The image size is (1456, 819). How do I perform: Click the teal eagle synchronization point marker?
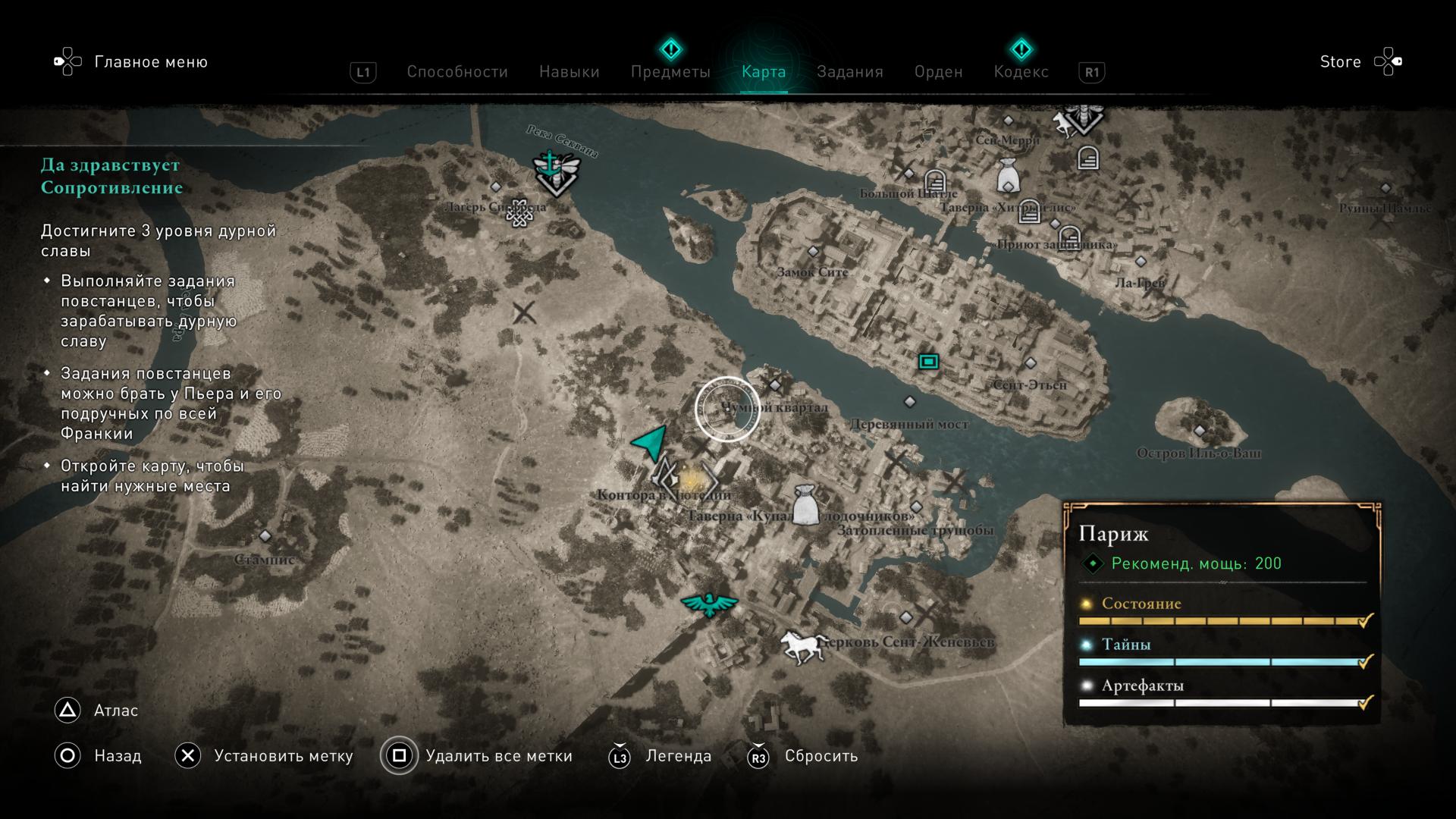709,604
